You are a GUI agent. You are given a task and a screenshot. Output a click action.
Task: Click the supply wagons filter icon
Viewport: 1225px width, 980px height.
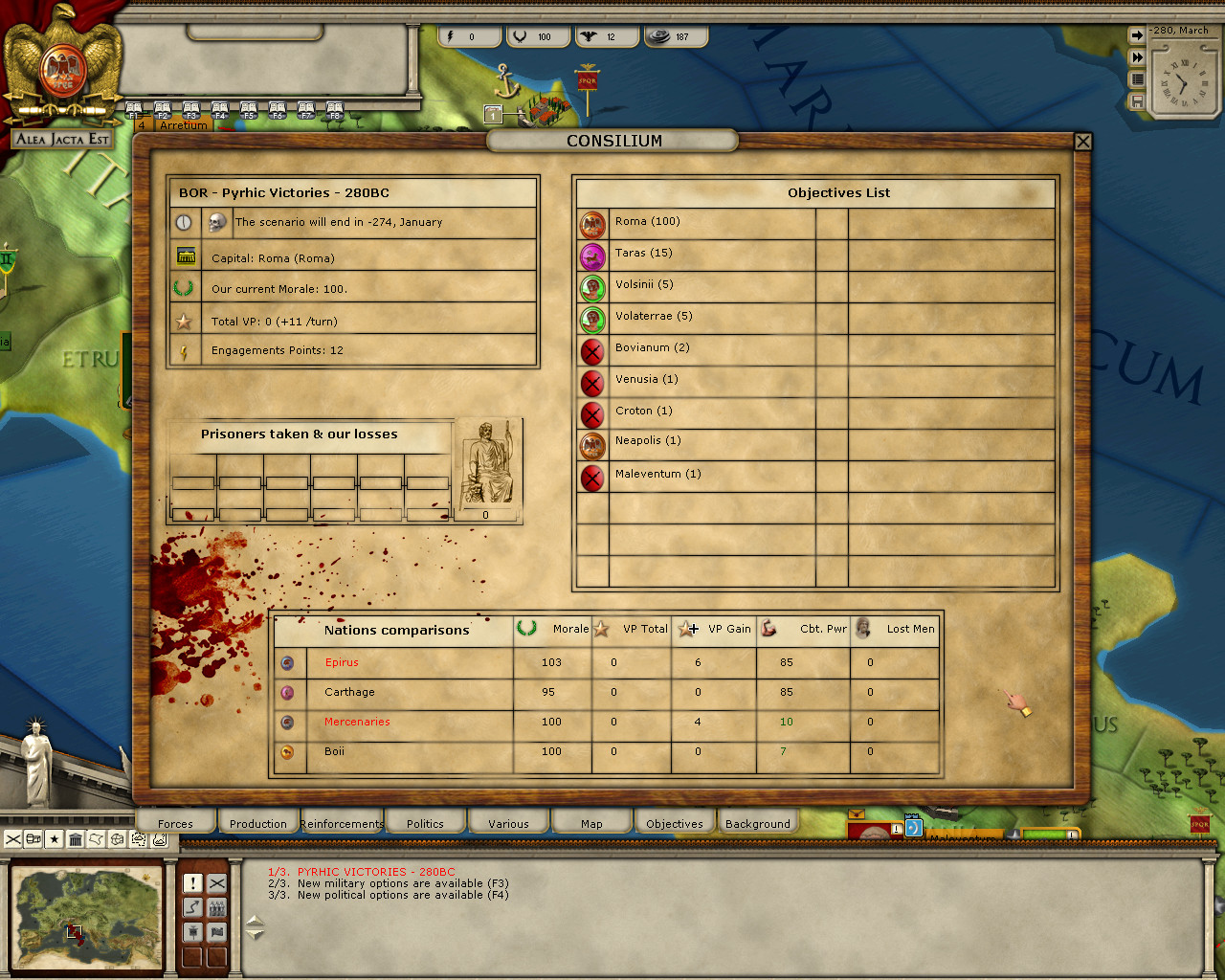[x=33, y=839]
